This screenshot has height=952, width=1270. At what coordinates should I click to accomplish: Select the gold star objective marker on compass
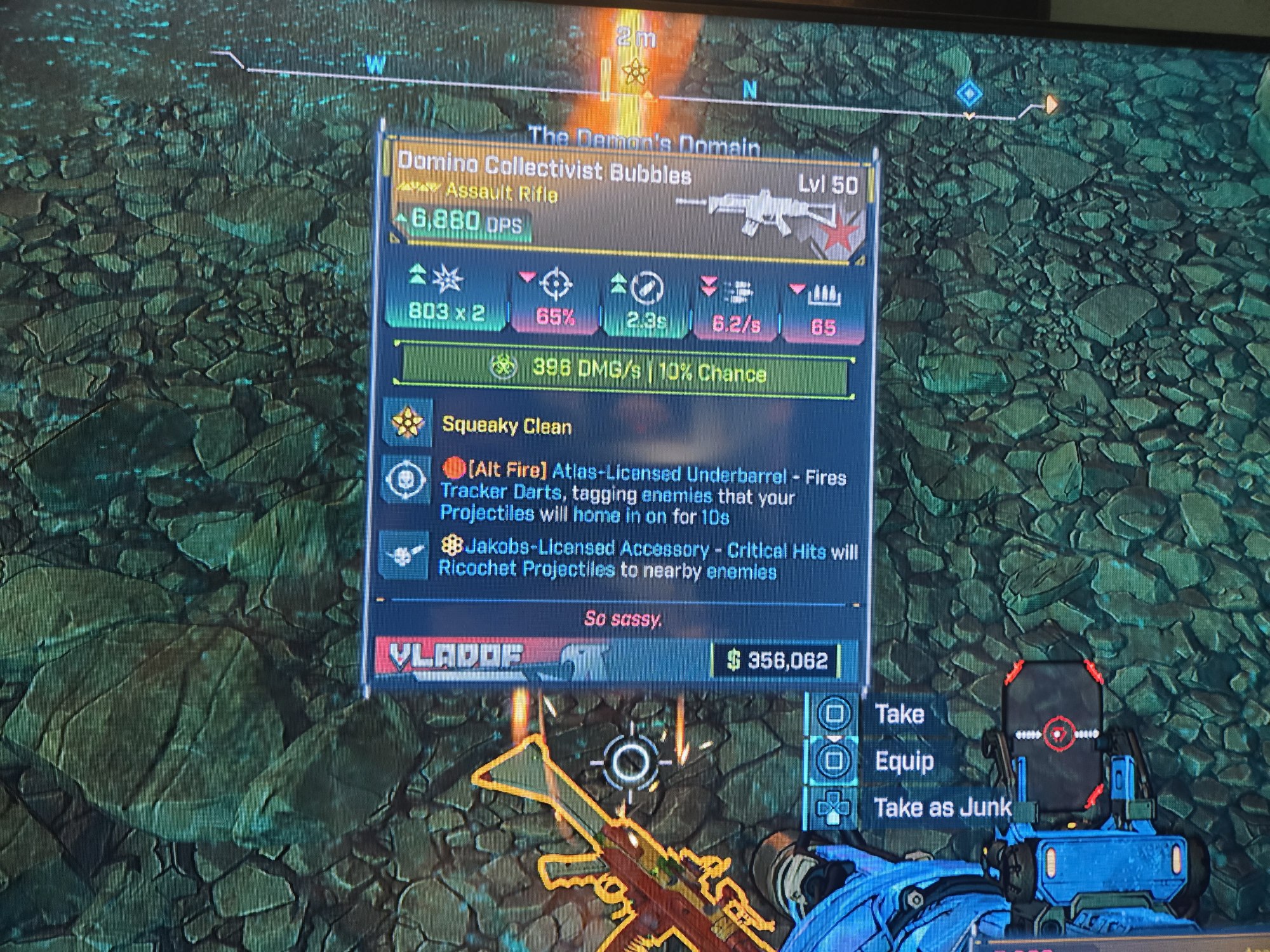[x=633, y=72]
